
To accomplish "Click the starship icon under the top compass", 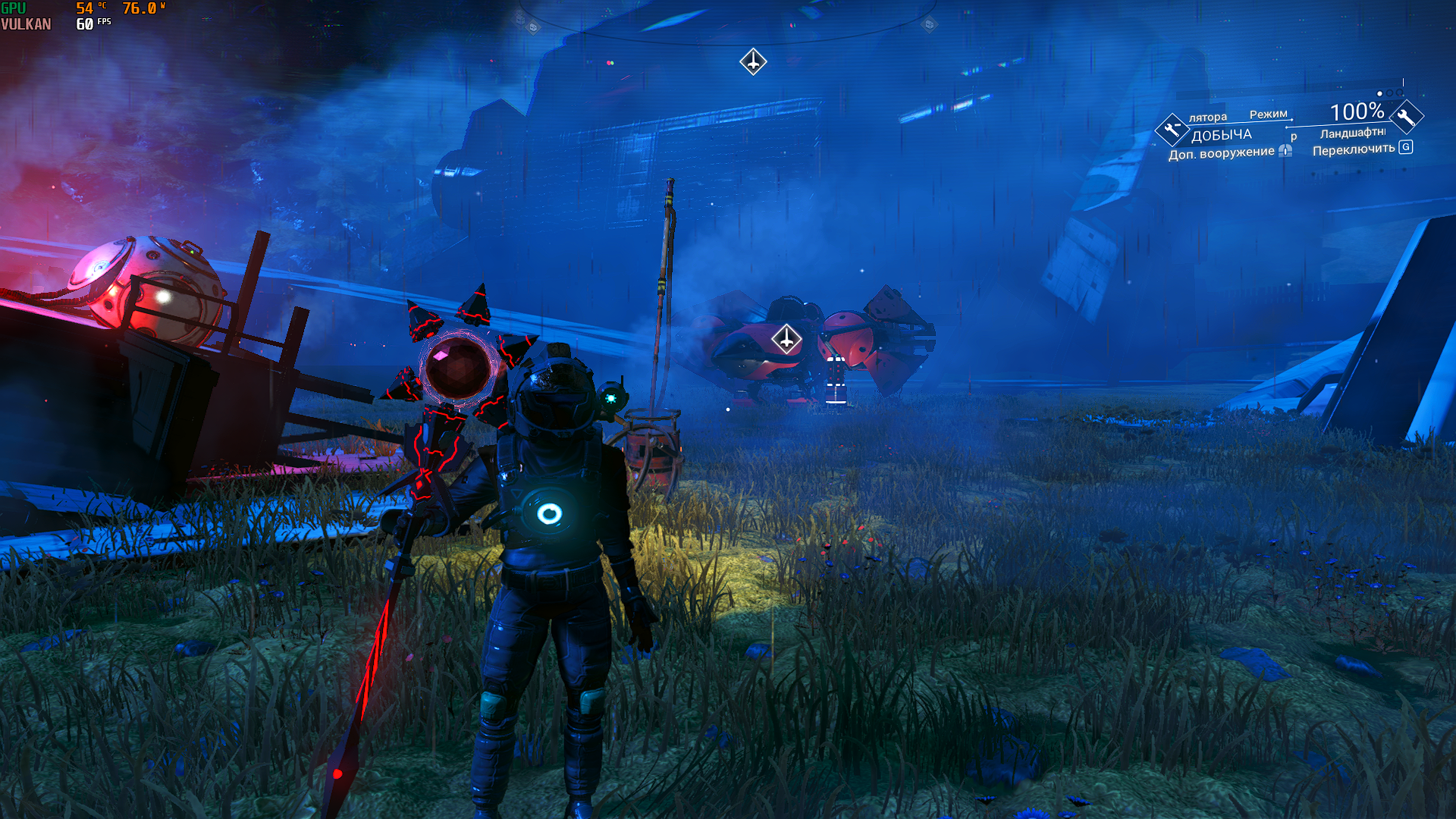I will (x=753, y=61).
